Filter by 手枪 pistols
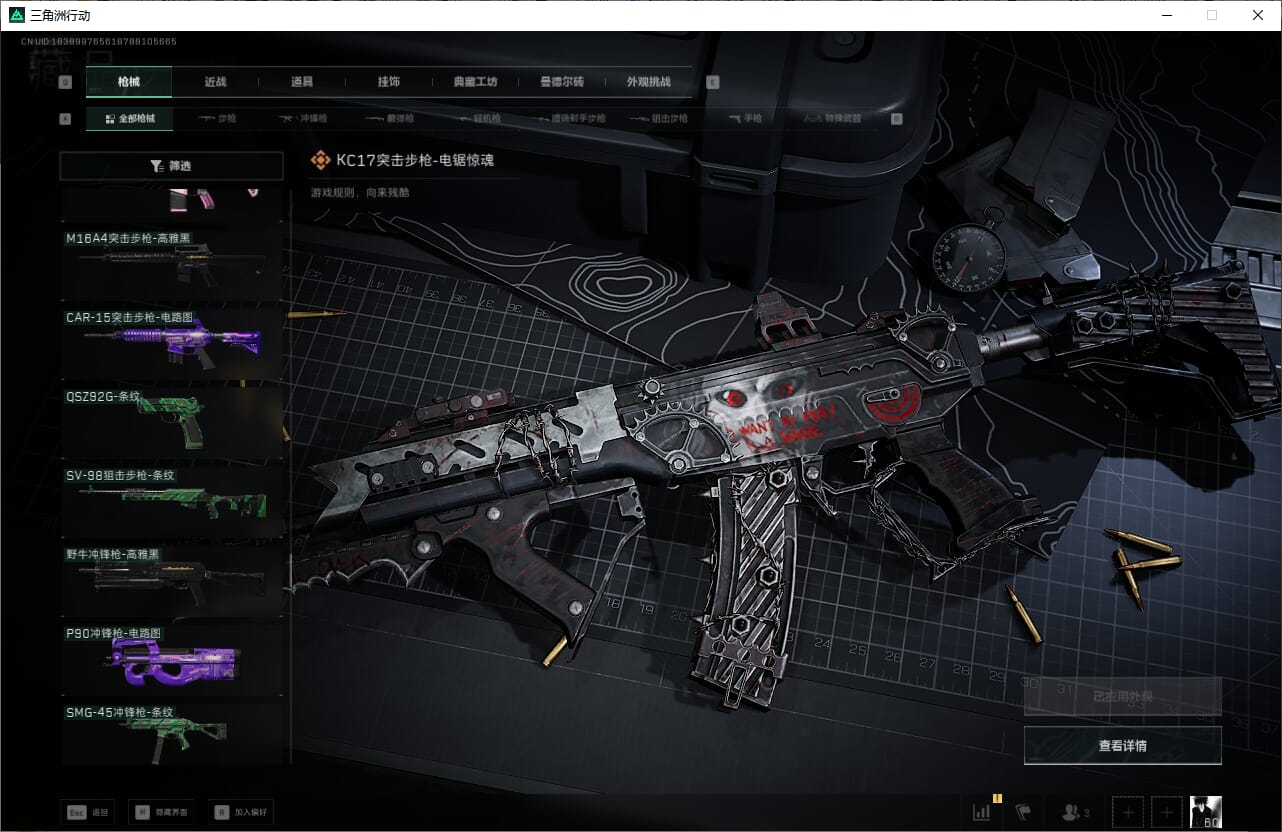The height and width of the screenshot is (832, 1282). (x=745, y=118)
